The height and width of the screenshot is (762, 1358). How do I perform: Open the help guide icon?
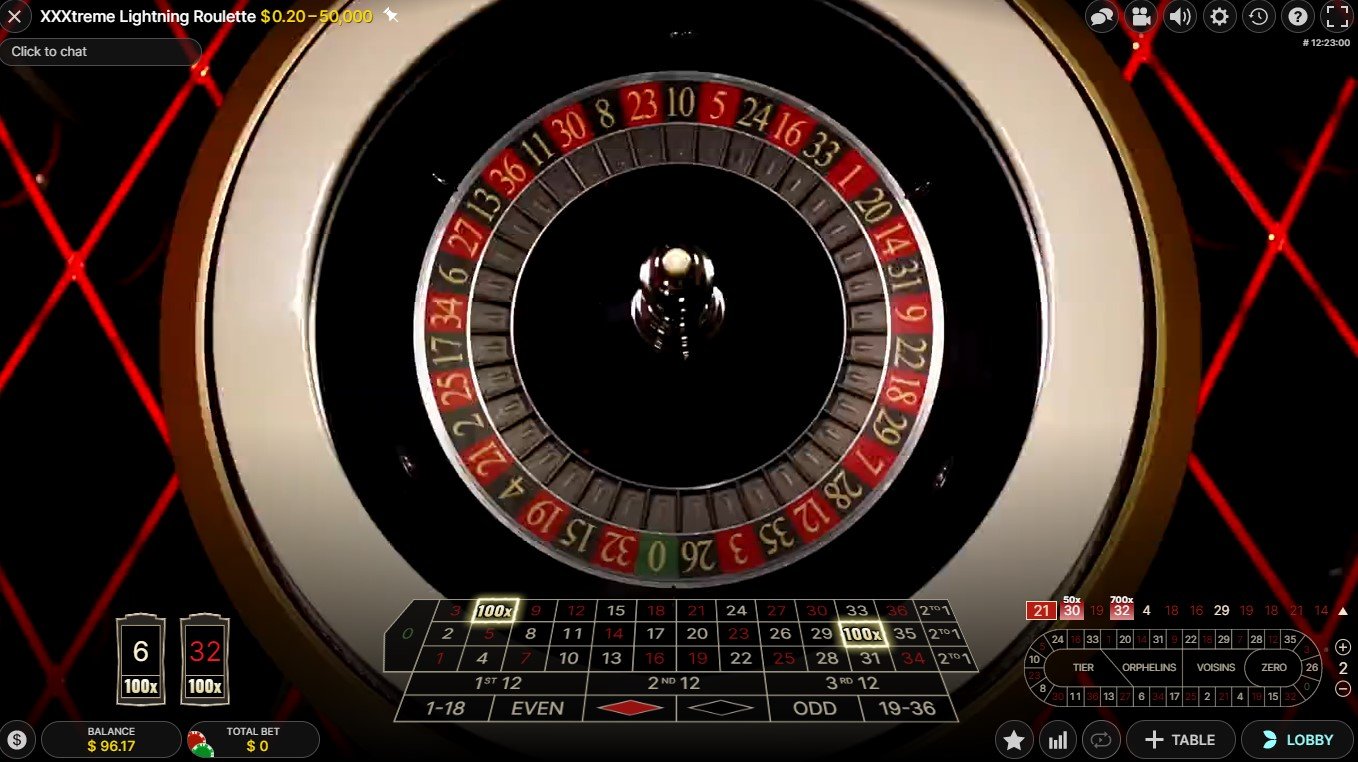point(1297,16)
